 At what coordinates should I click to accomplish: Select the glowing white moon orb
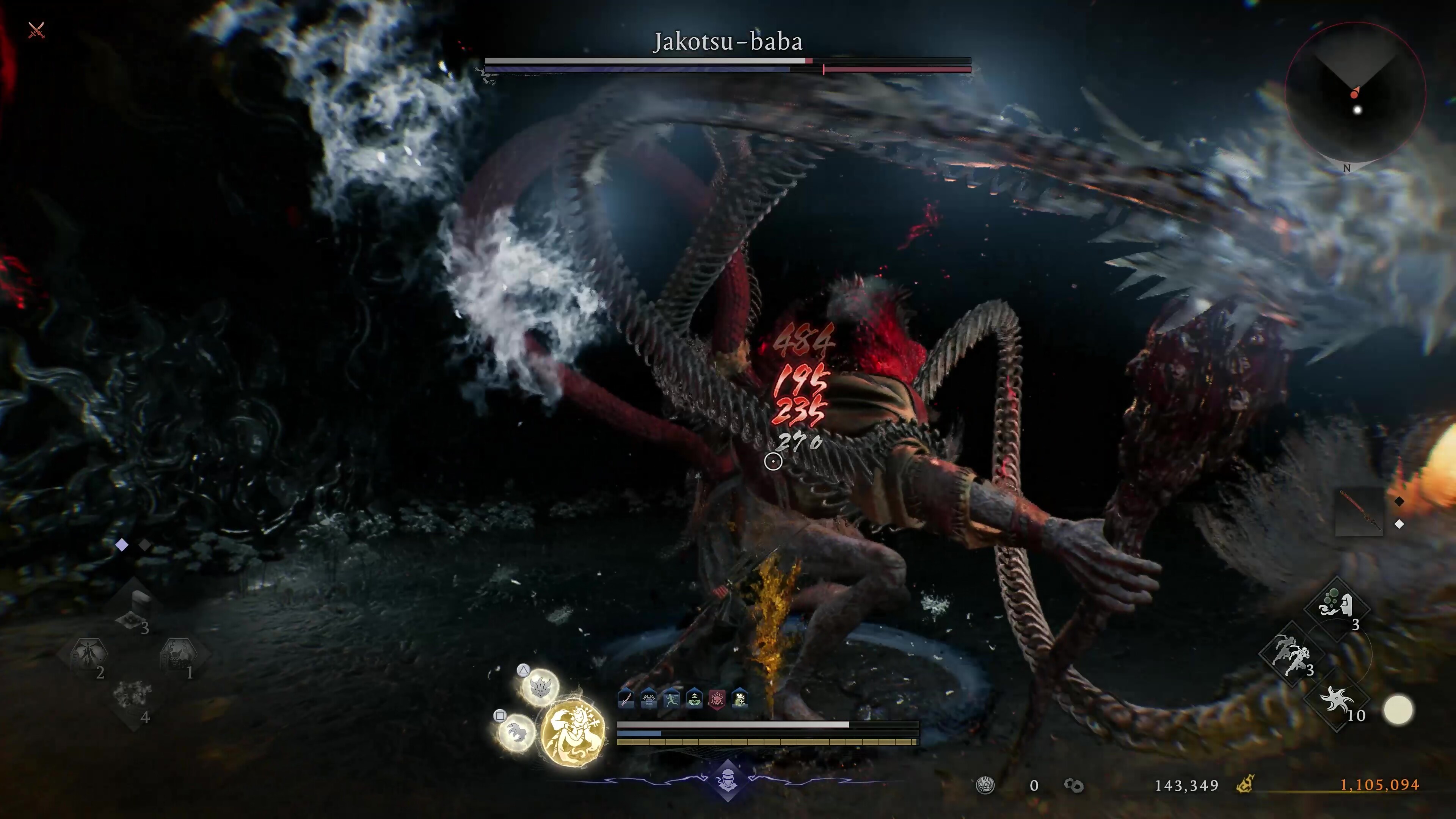coord(1398,710)
